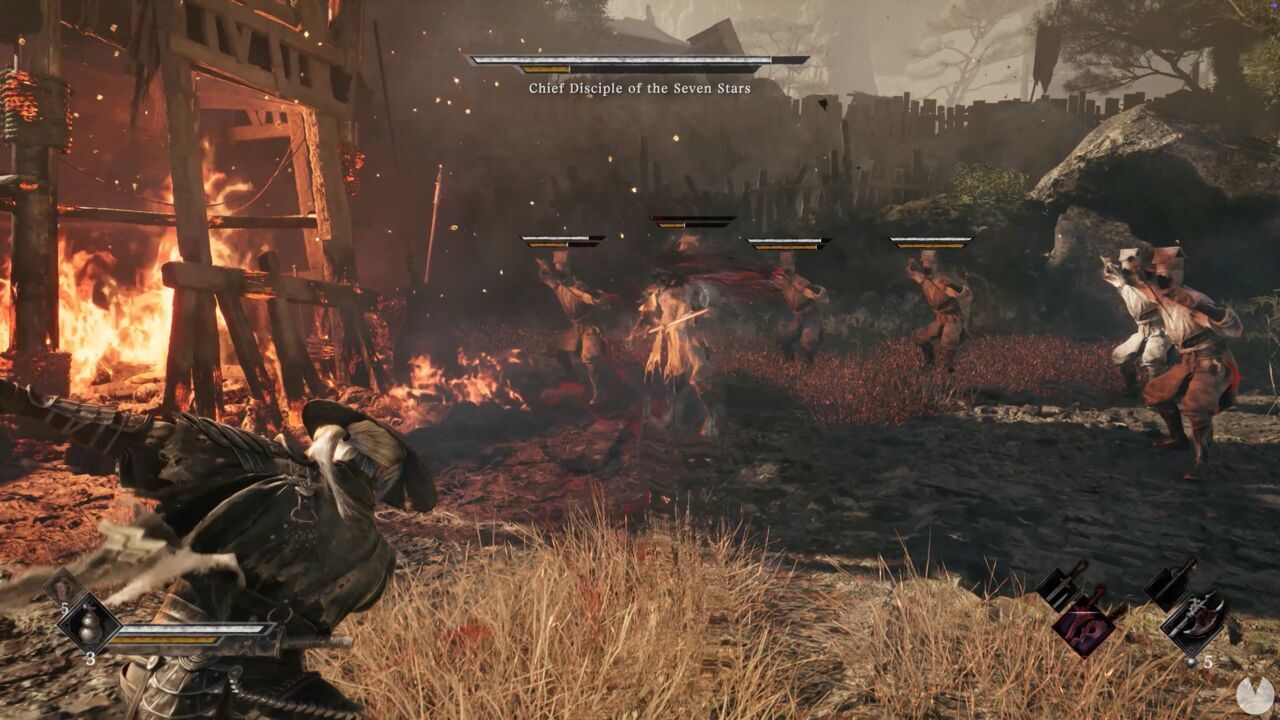Screen dimensions: 1280x720
Task: Toggle the gourd flask quick-use slot
Action: 90,627
